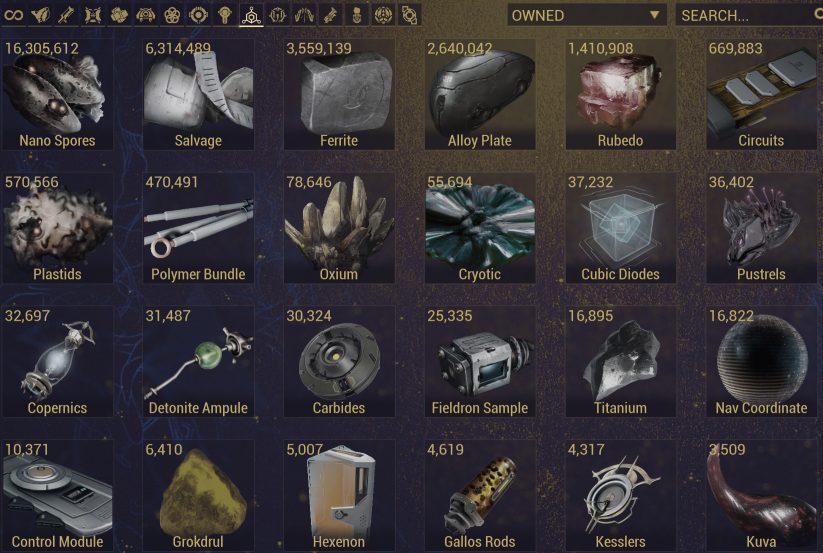
Task: Click the search input box
Action: (x=746, y=15)
